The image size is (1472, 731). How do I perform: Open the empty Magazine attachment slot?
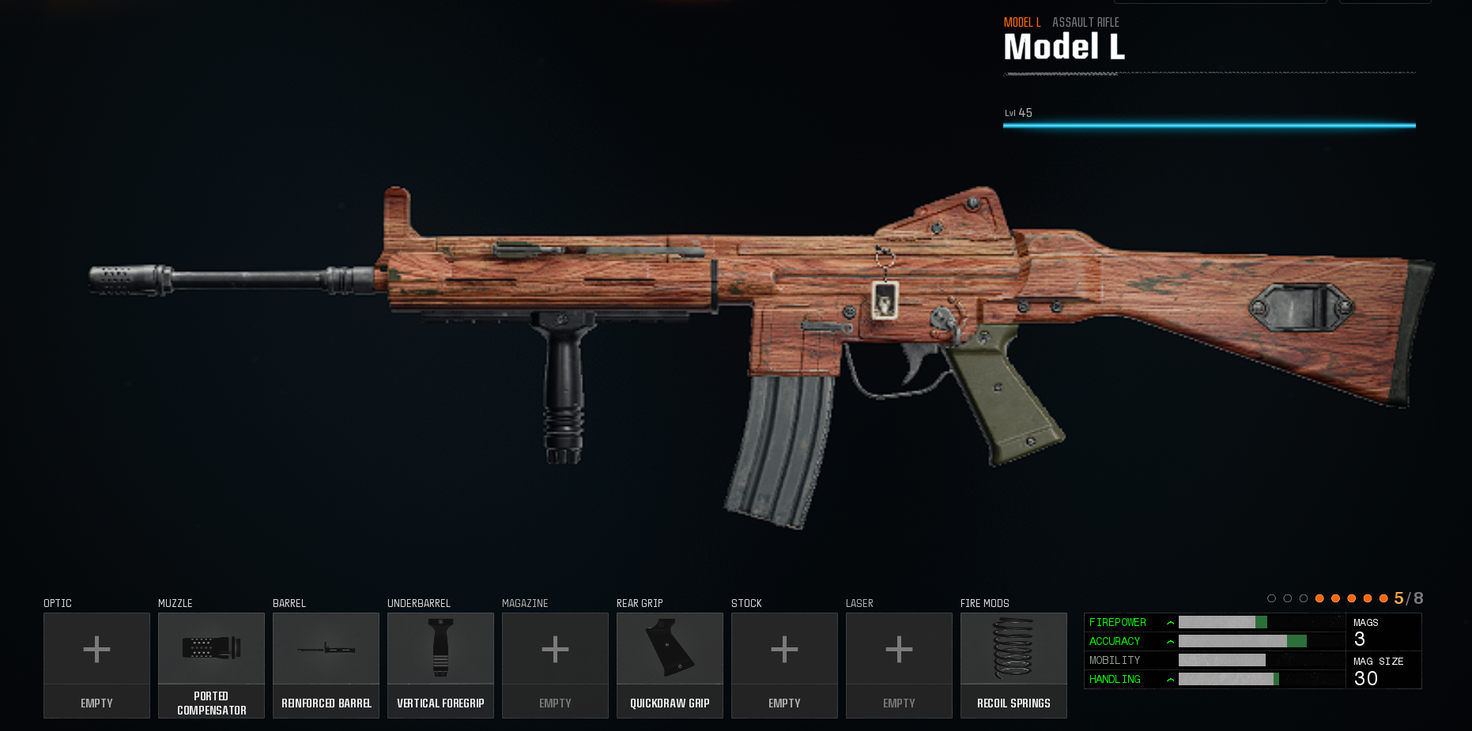(555, 650)
